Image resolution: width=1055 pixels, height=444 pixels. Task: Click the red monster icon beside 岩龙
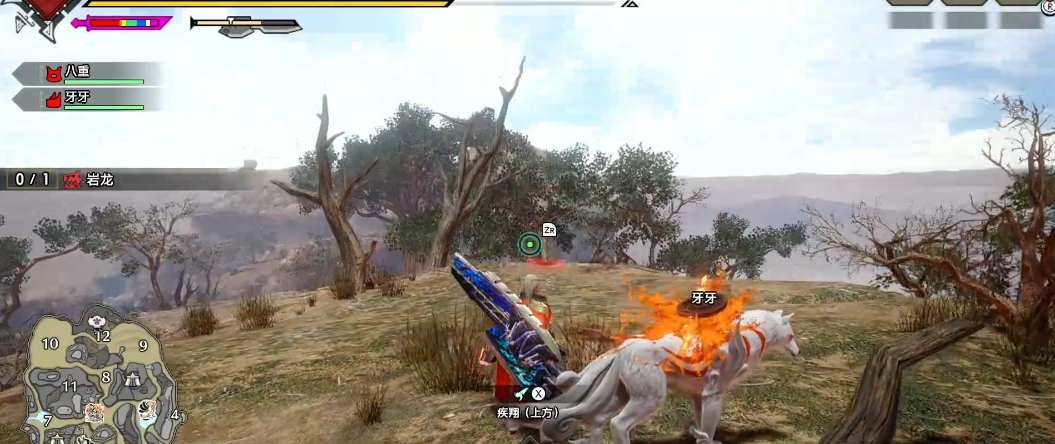coord(72,180)
